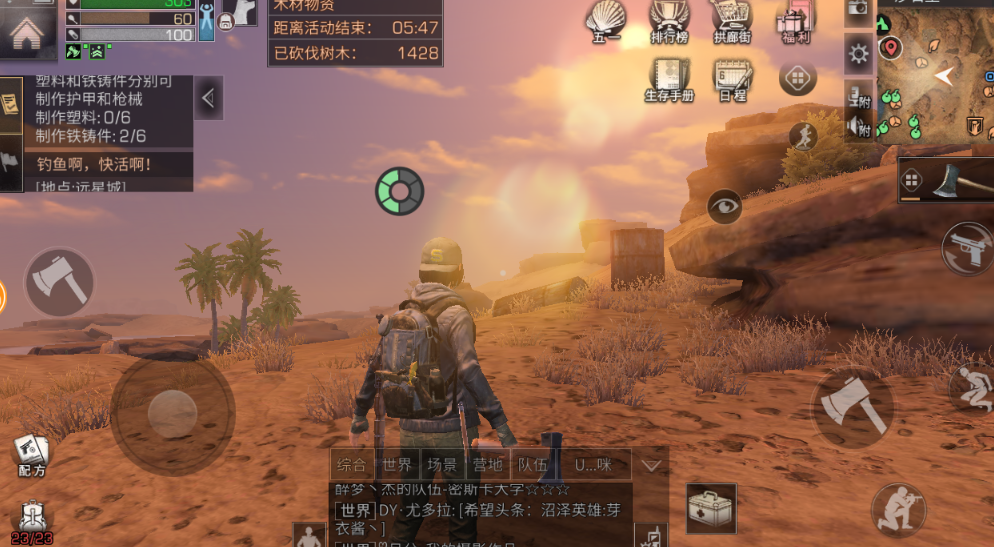Swing axe with the right attack button
This screenshot has height=547, width=994.
click(851, 406)
